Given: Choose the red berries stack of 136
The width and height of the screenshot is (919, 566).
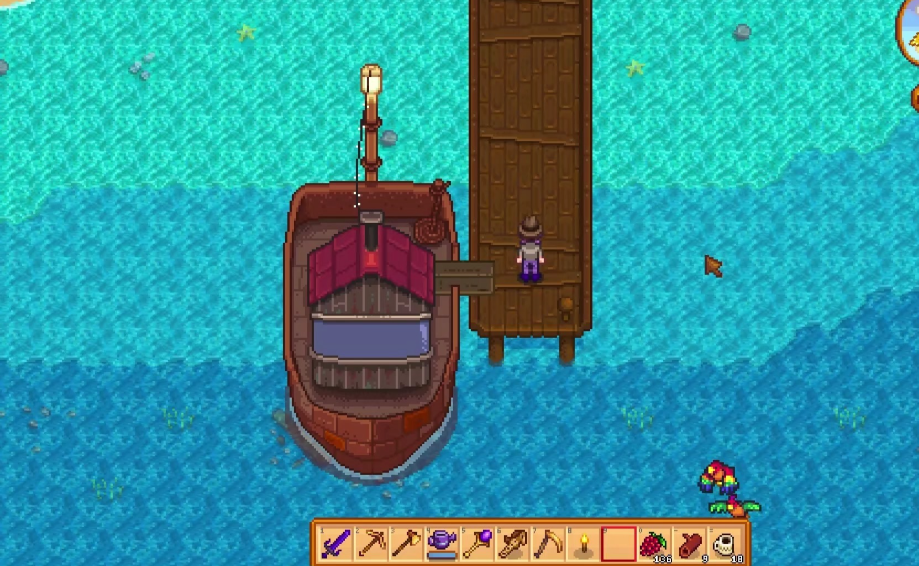Looking at the screenshot, I should coord(653,544).
